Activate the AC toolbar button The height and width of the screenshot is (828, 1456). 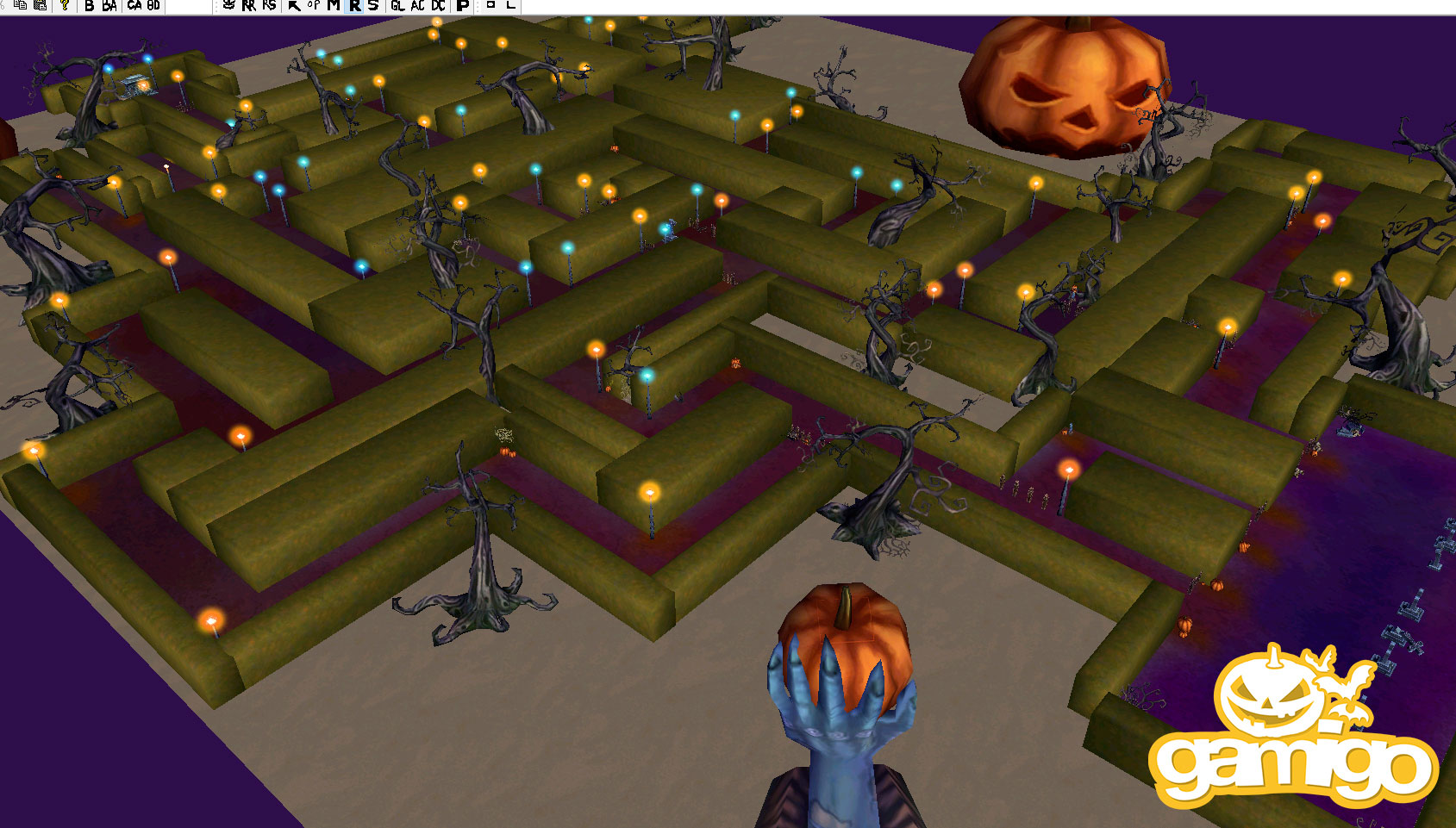[x=418, y=5]
